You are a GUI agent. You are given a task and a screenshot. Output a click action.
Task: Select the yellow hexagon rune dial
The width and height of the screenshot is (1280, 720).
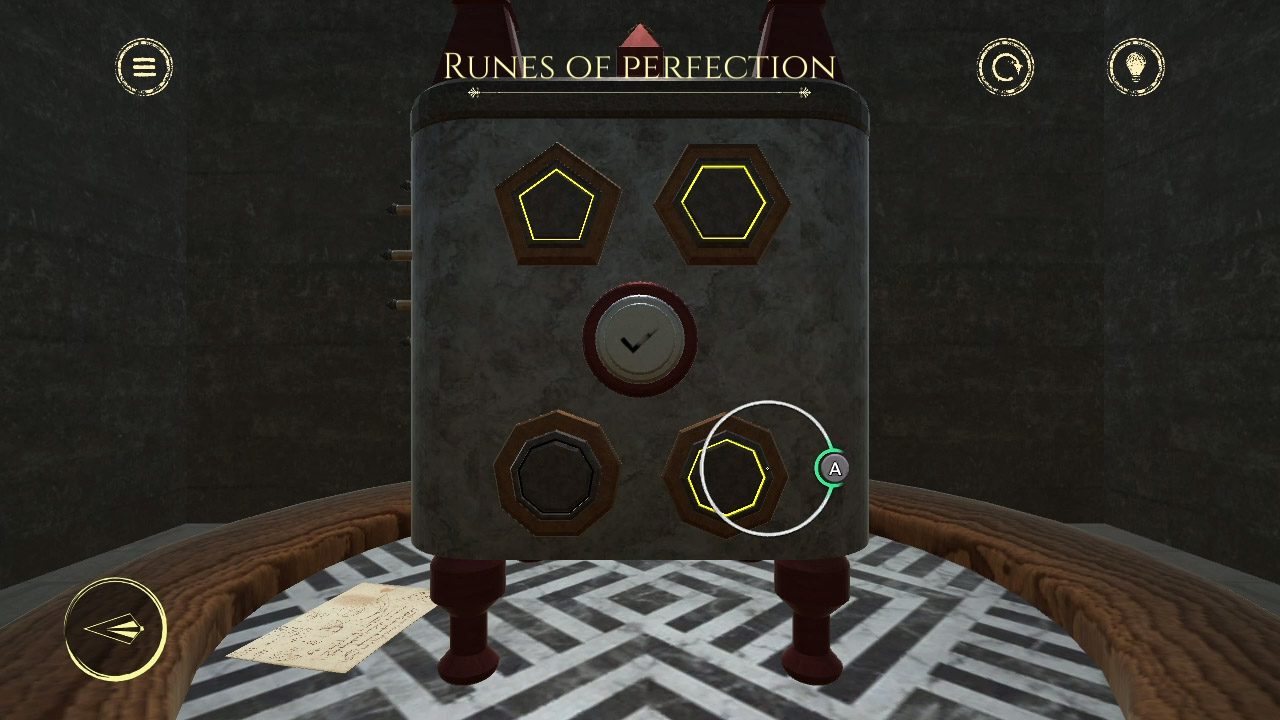point(722,203)
